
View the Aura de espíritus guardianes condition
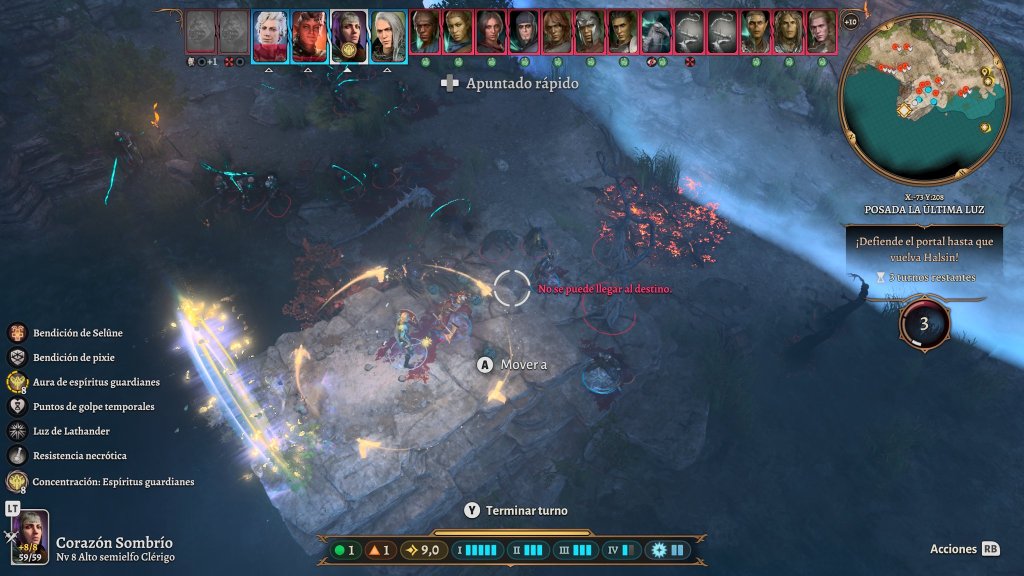(x=17, y=382)
